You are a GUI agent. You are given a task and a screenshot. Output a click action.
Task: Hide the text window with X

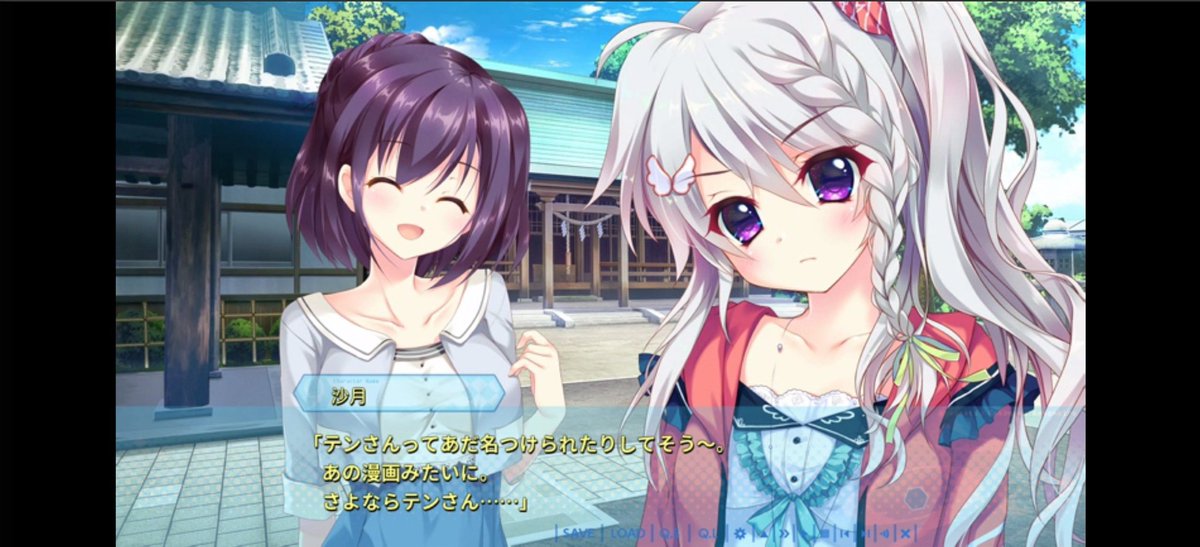[x=905, y=534]
